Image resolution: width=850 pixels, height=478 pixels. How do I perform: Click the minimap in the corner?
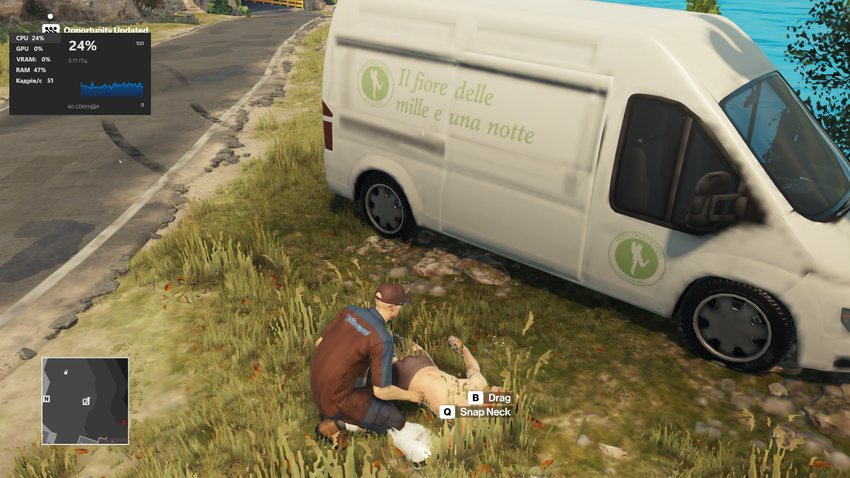coord(85,400)
